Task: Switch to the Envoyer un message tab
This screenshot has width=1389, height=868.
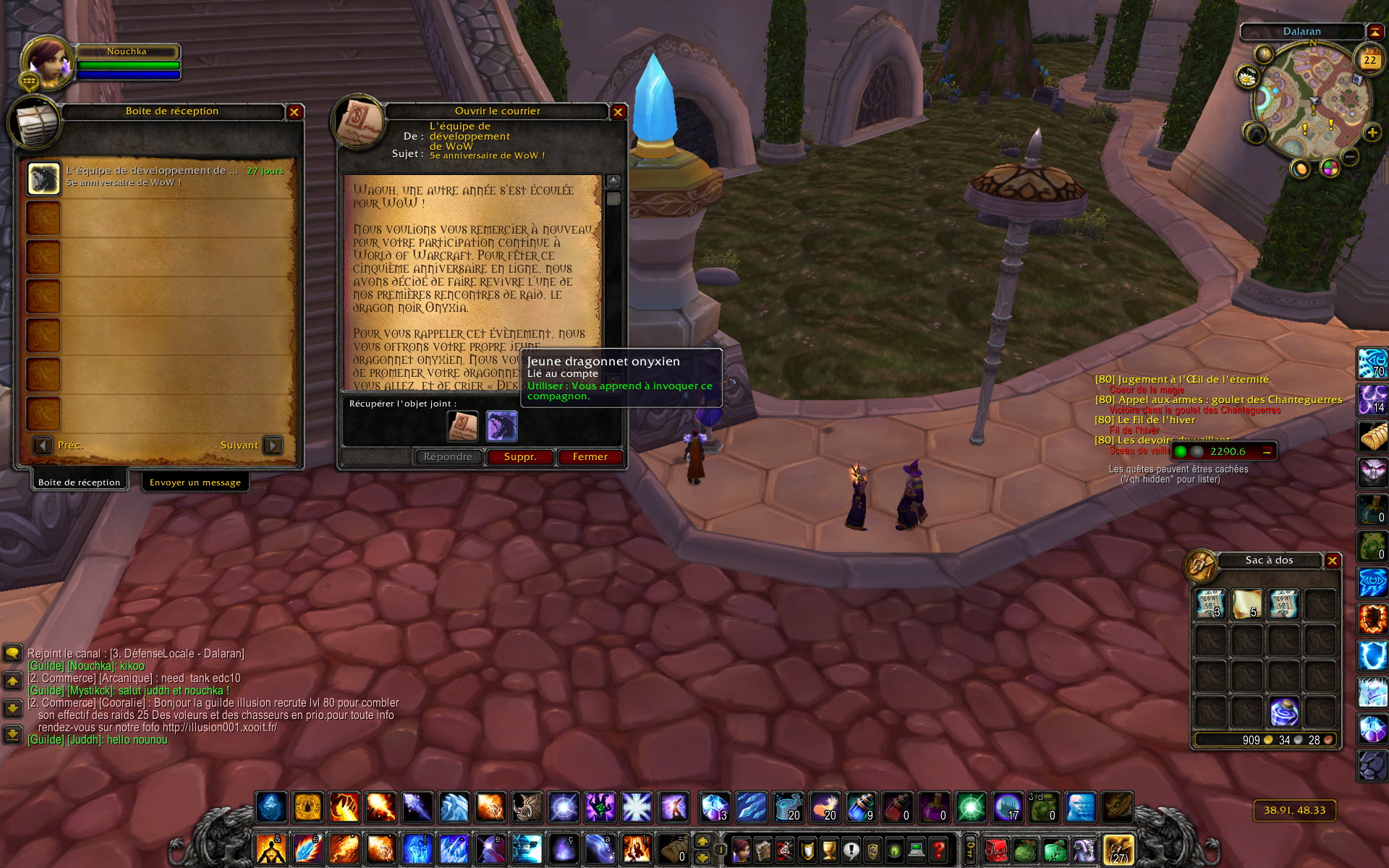Action: coord(195,482)
